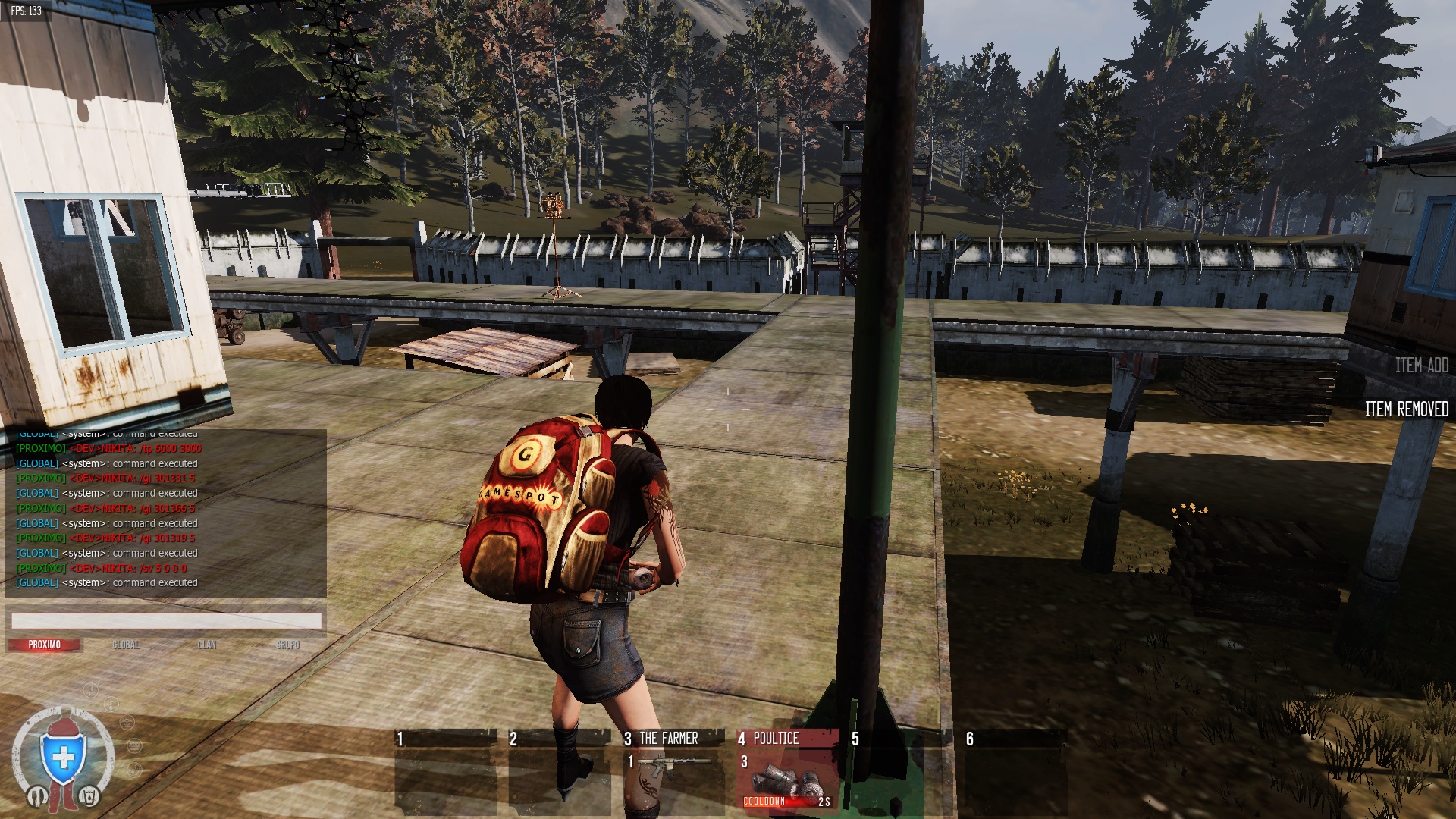Click the blue medical shield status icon
Viewport: 1456px width, 819px height.
[63, 758]
